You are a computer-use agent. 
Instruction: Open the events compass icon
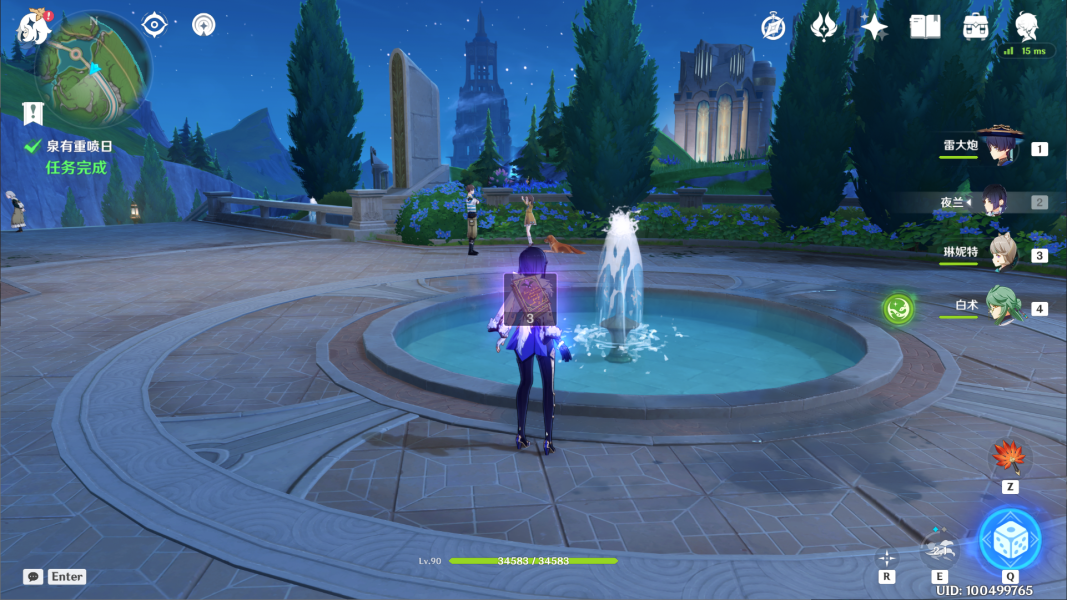(772, 27)
